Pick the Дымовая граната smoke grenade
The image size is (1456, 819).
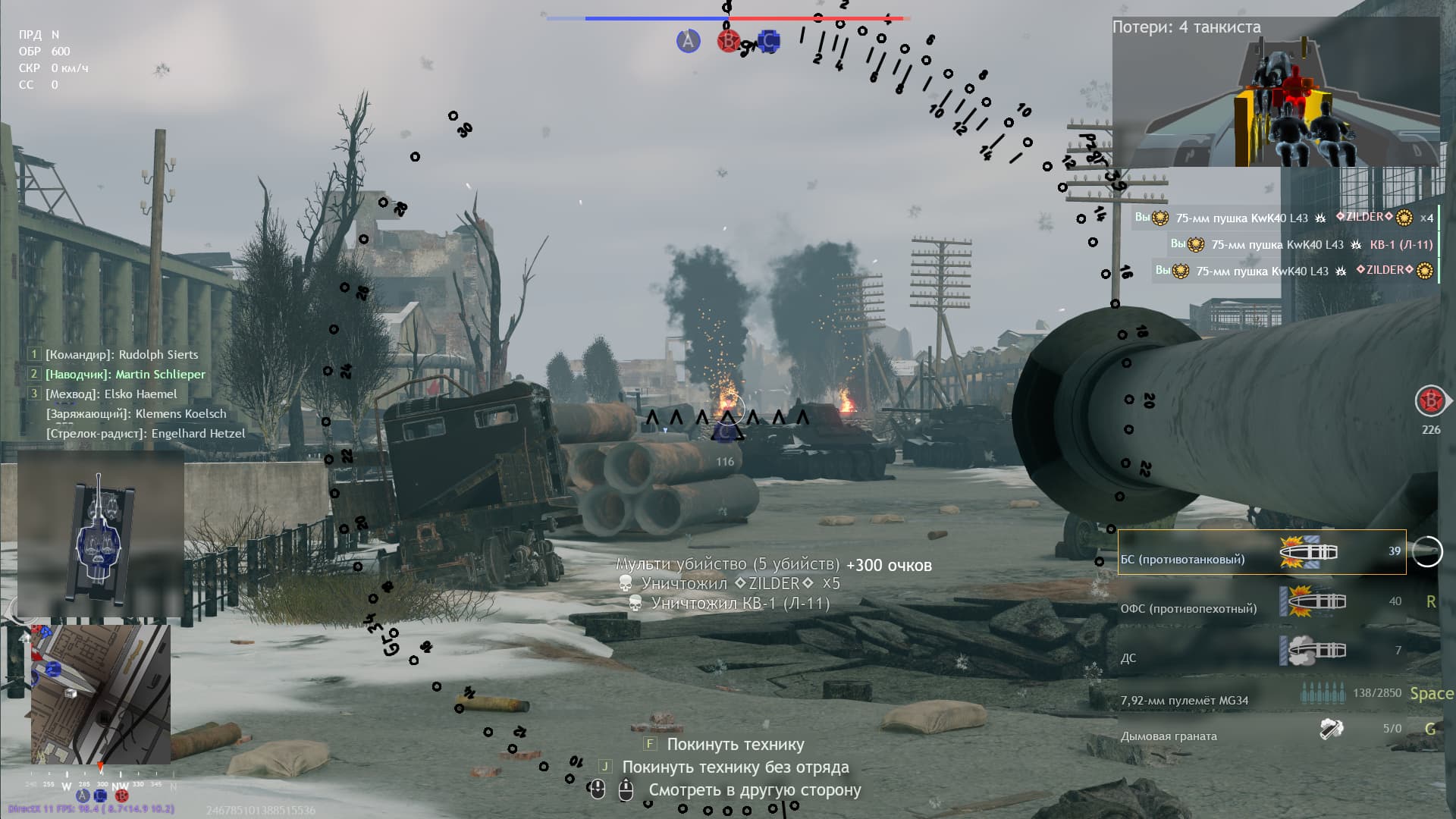pyautogui.click(x=1261, y=731)
